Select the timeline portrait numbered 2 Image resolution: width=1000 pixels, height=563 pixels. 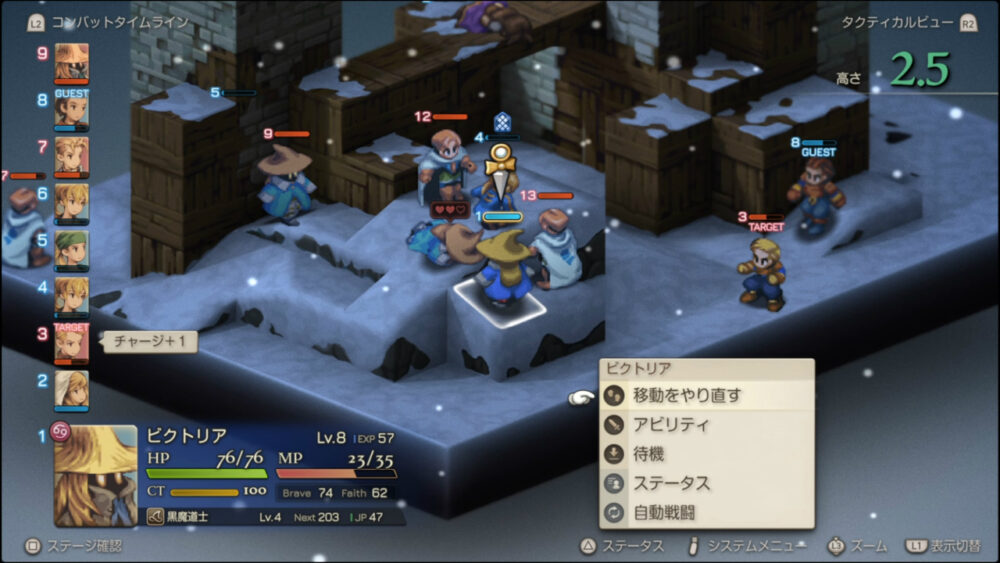71,388
